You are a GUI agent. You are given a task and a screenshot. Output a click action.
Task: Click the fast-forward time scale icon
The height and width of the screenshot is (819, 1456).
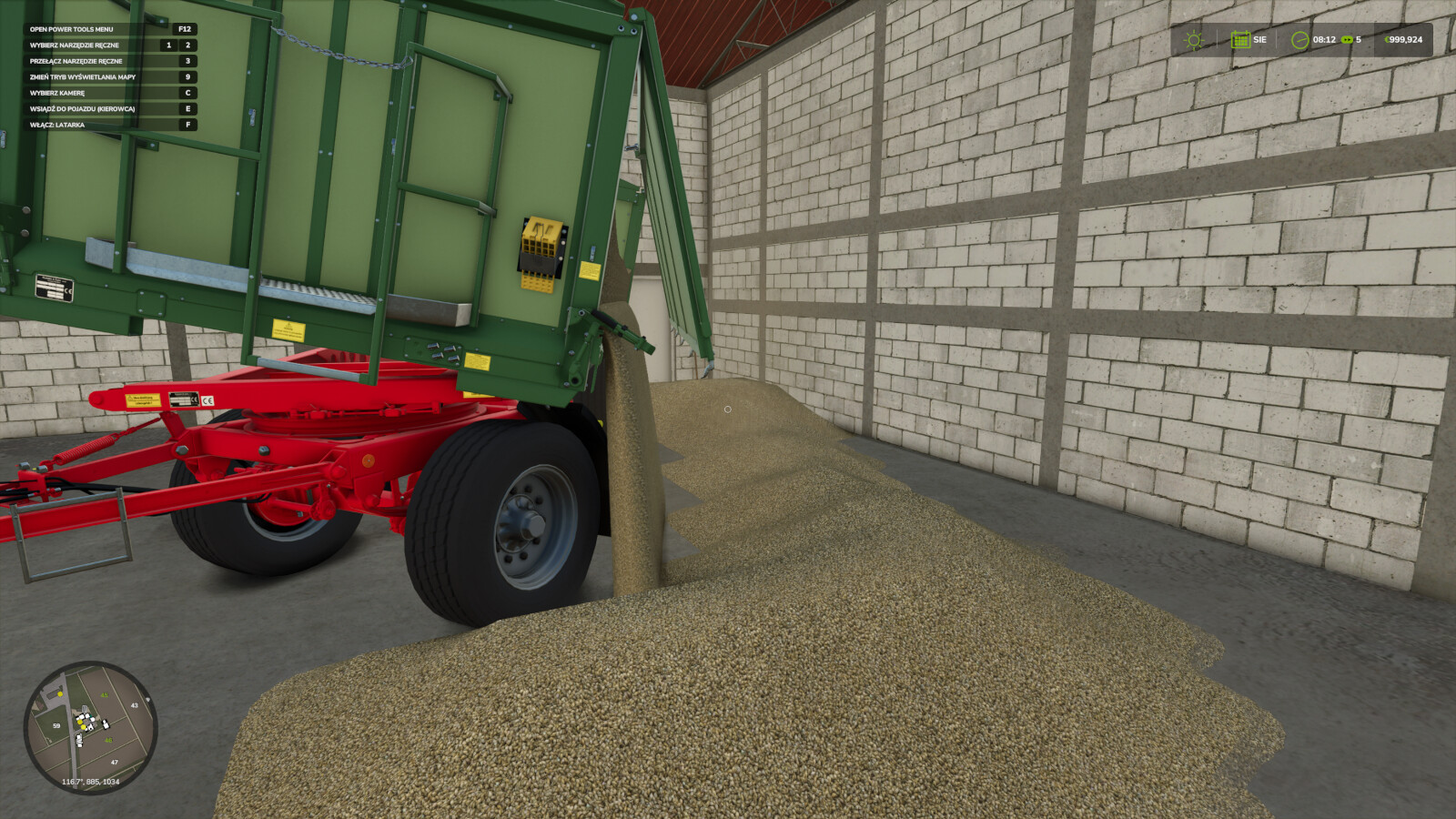click(1348, 40)
